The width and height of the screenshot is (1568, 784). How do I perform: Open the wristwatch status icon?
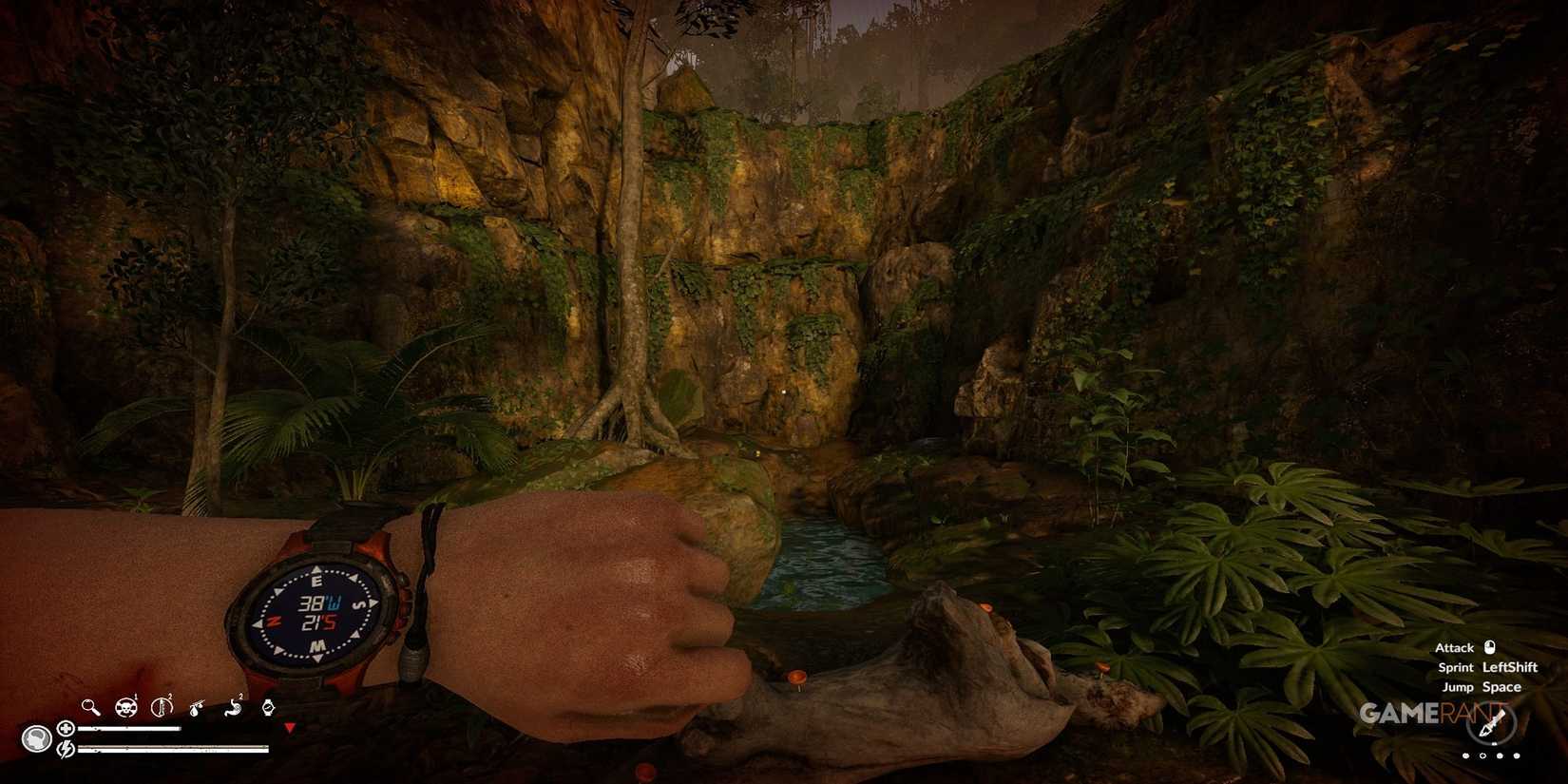(x=268, y=707)
